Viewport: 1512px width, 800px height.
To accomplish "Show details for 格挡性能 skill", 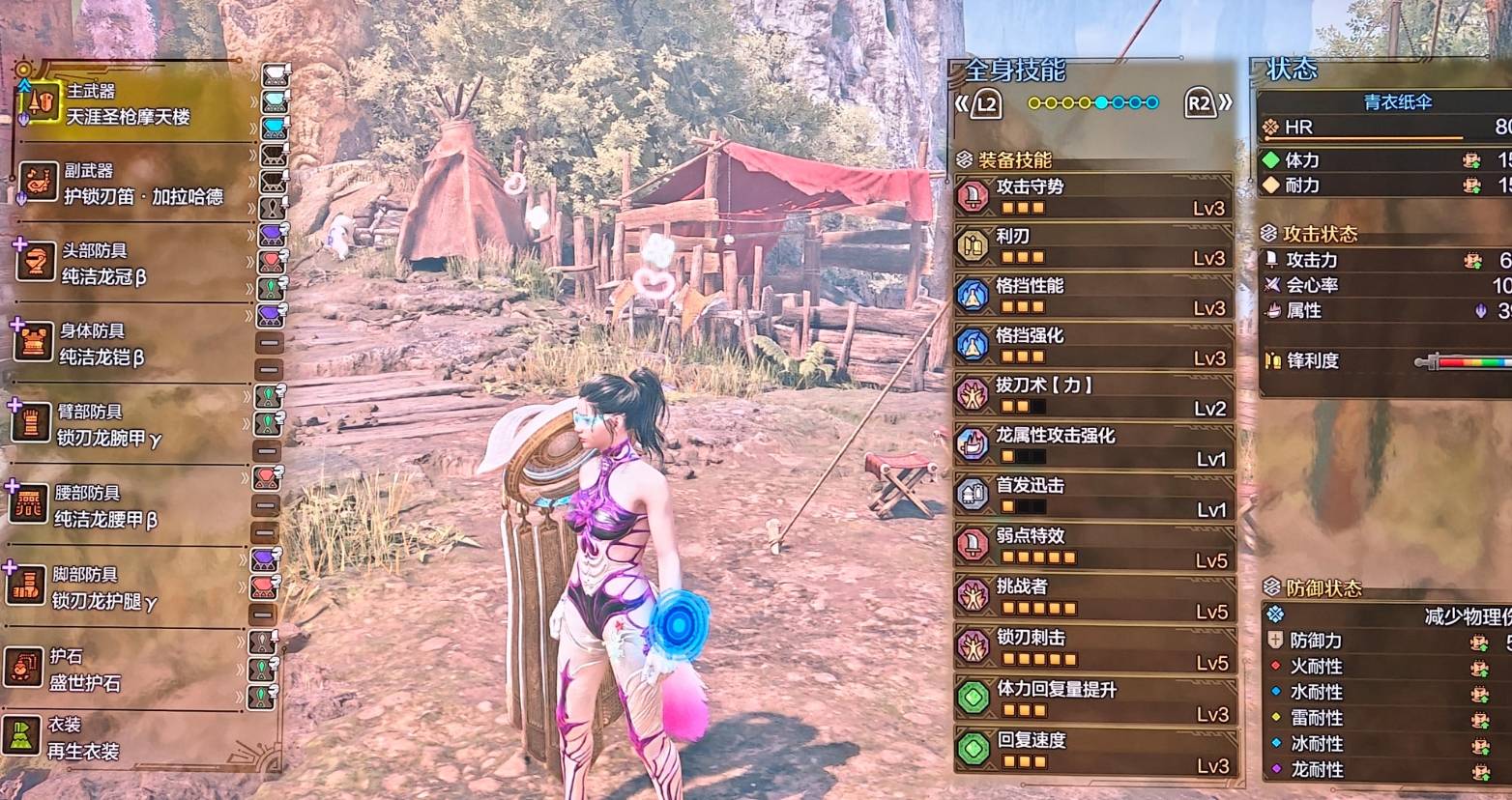I will click(x=1093, y=297).
